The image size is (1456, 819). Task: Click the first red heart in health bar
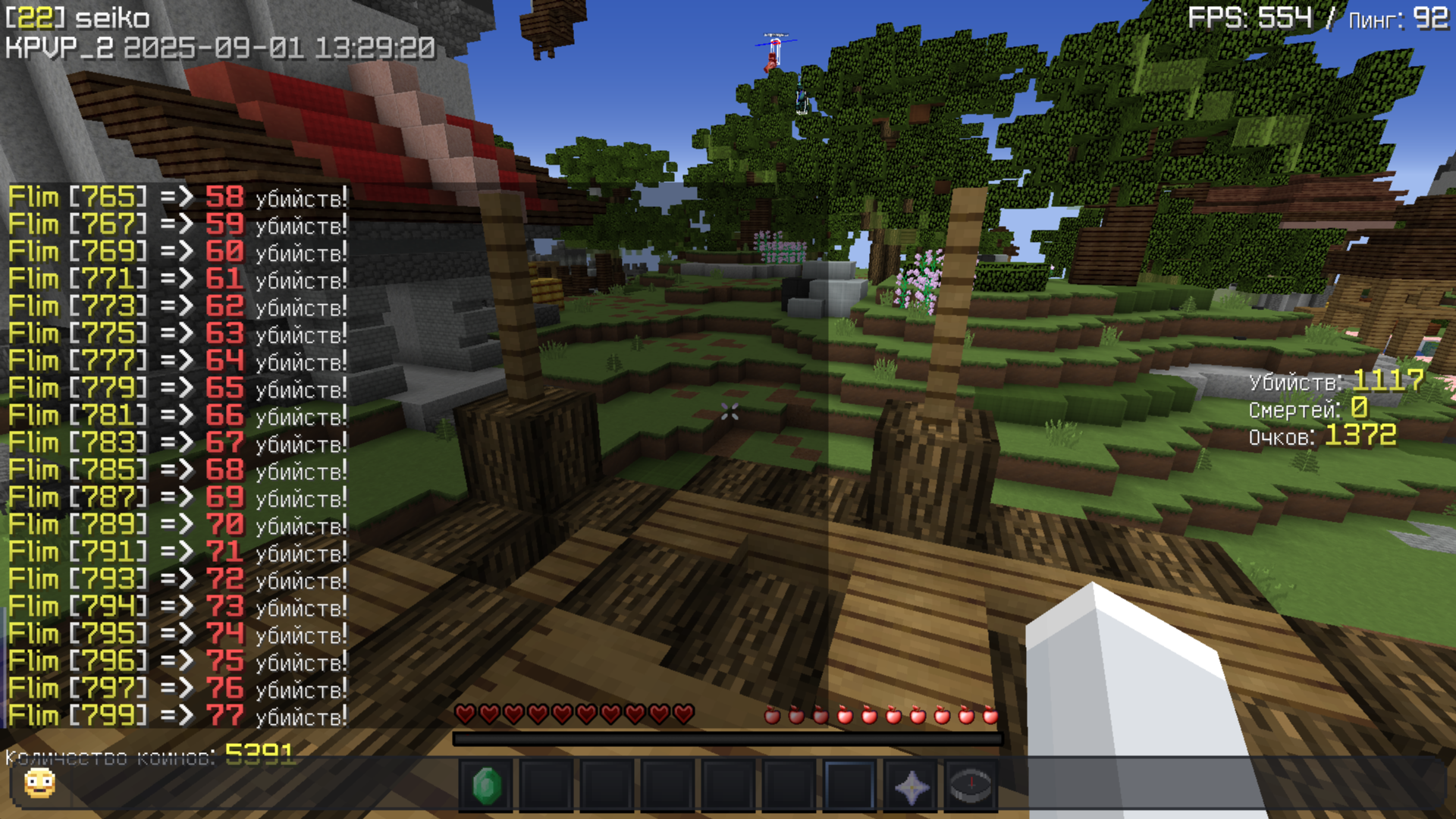tap(464, 714)
